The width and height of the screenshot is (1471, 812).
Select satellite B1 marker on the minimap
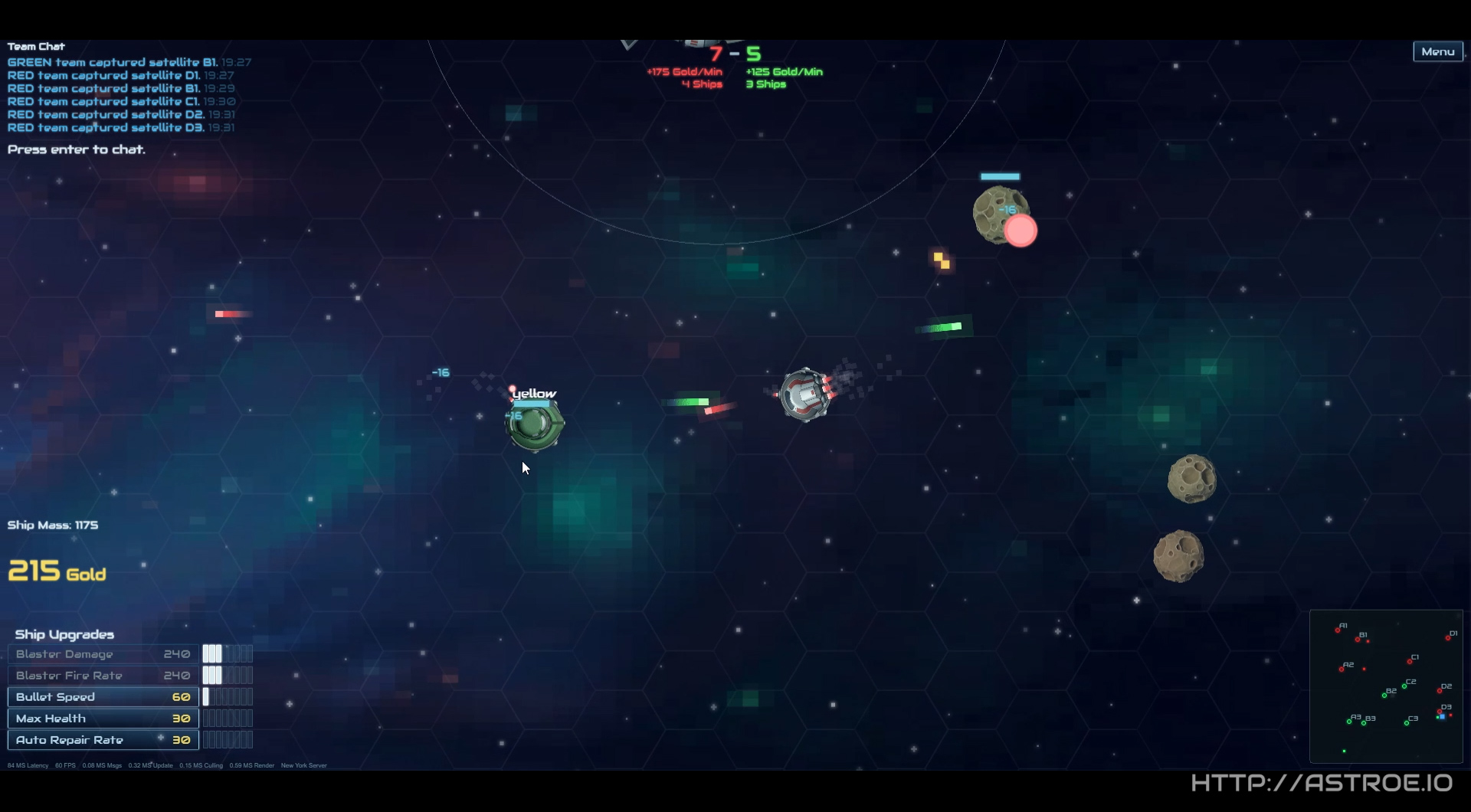1358,640
